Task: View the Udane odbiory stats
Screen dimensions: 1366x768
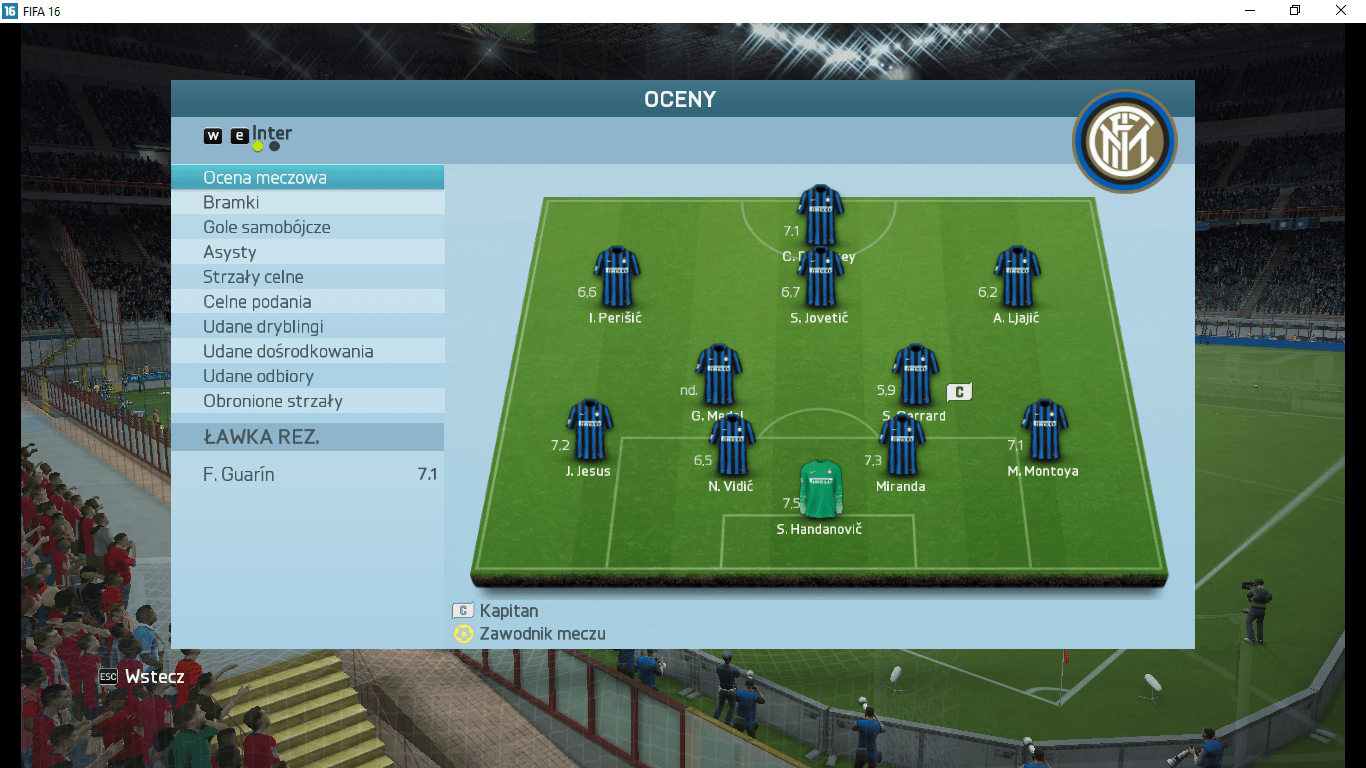Action: coord(307,376)
